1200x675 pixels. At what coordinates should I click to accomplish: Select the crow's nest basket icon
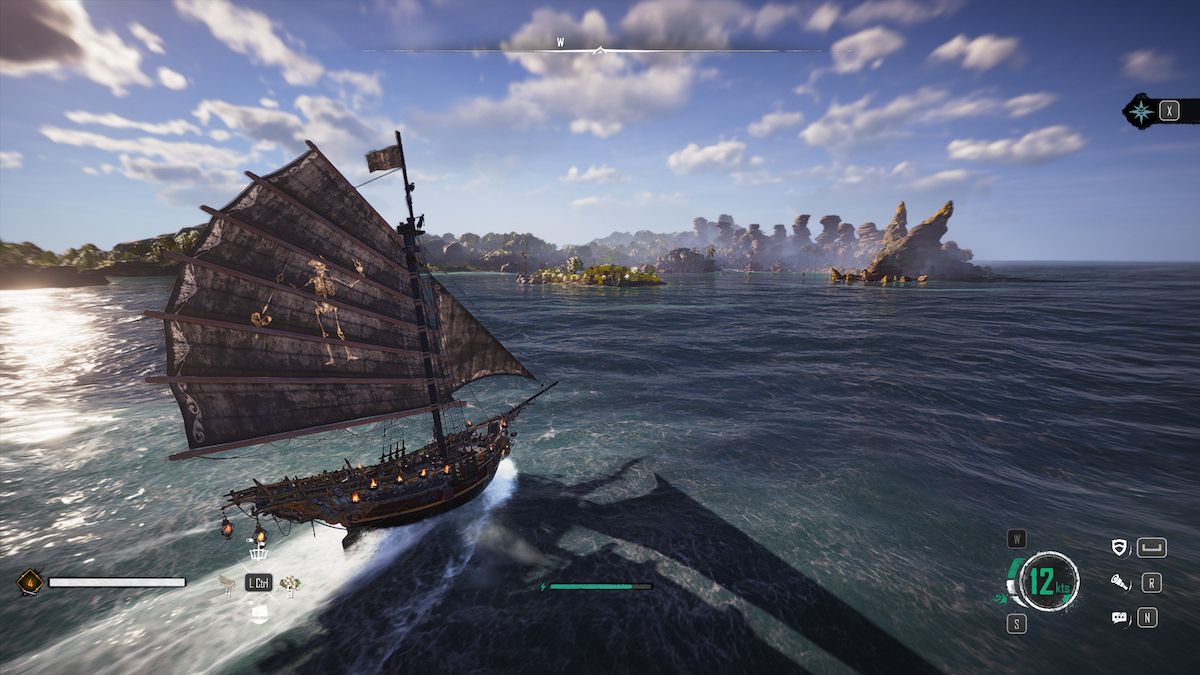point(258,552)
